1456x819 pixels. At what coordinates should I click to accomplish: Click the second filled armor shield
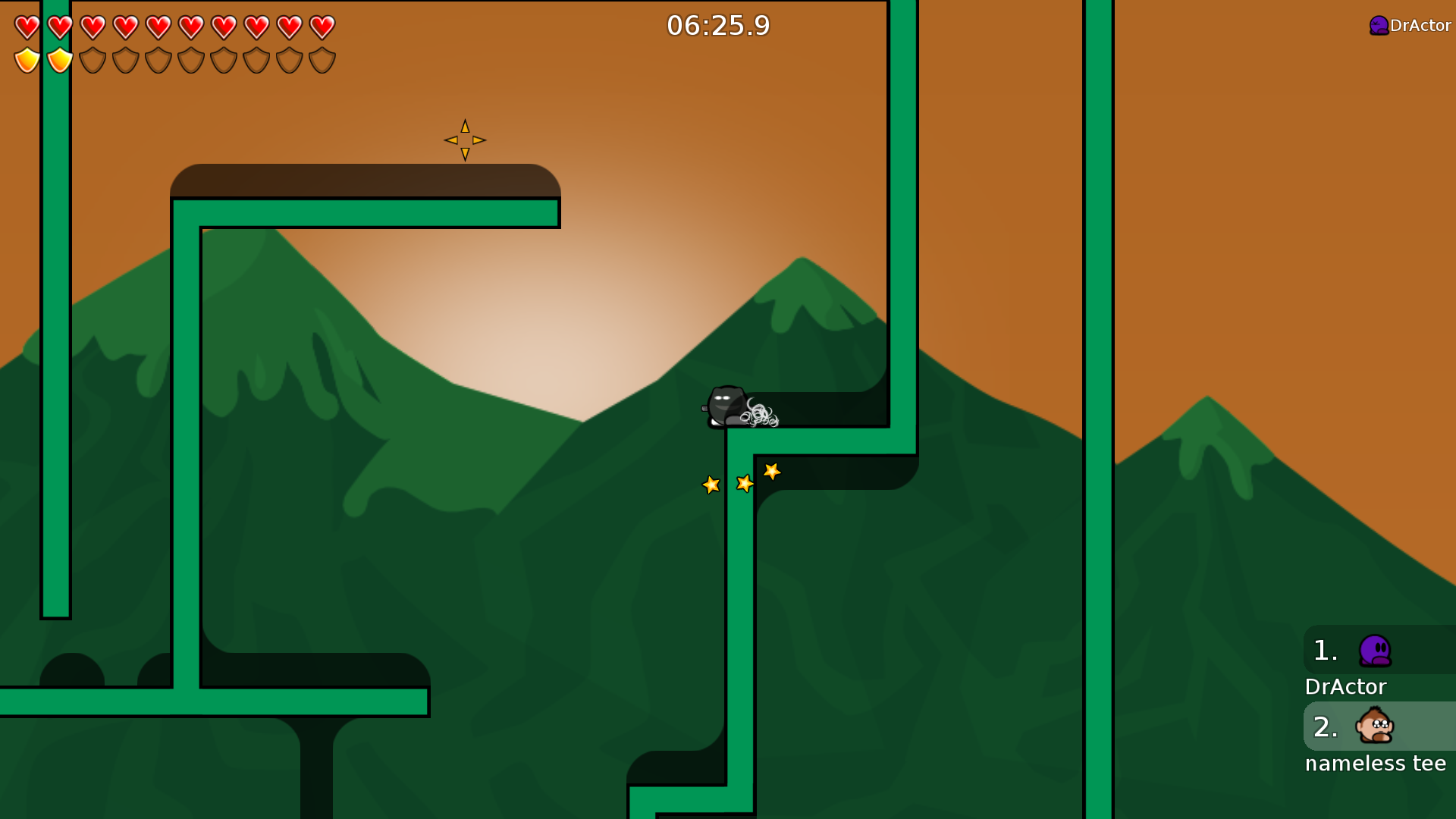coord(59,60)
